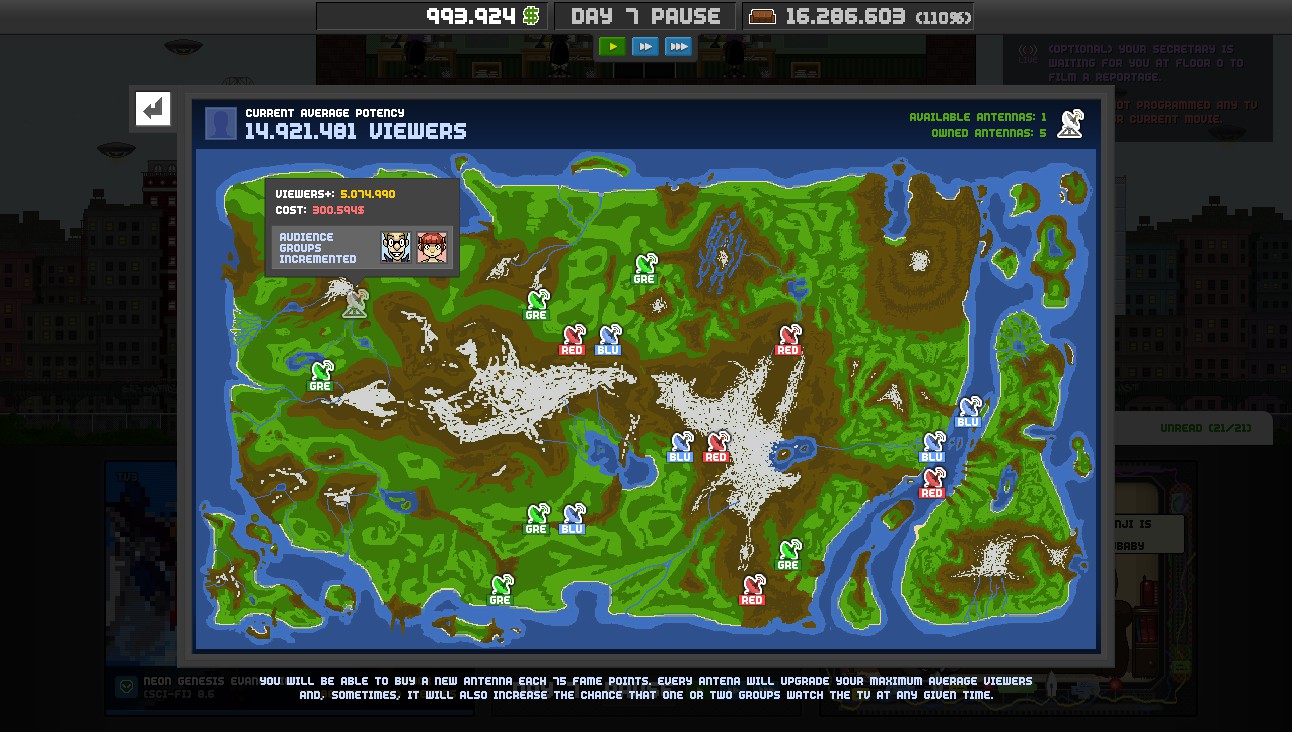Viewport: 1292px width, 732px height.
Task: Click the back arrow to leave the map
Action: point(151,110)
